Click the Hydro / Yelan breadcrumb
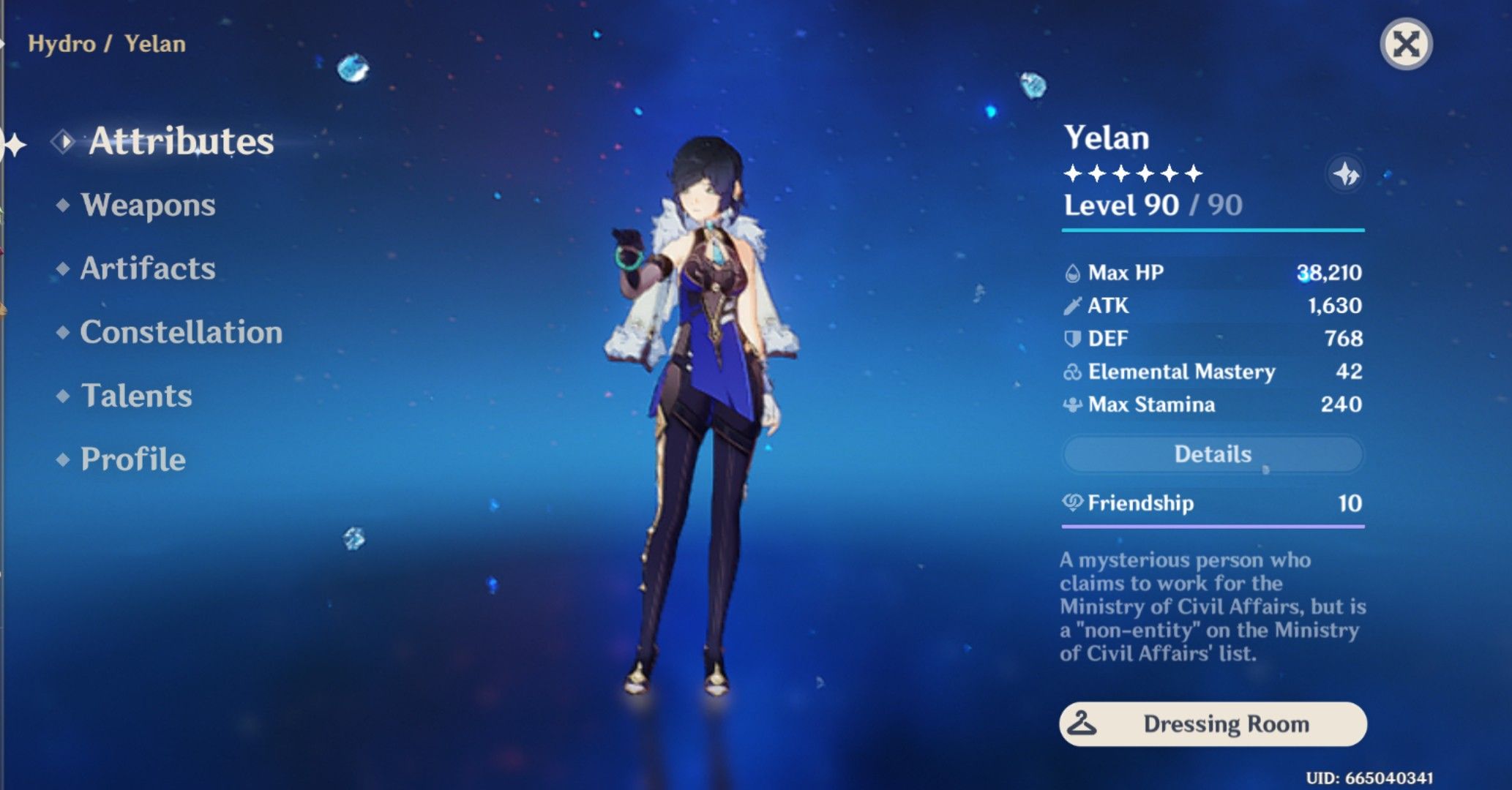Image resolution: width=1512 pixels, height=790 pixels. click(x=107, y=43)
